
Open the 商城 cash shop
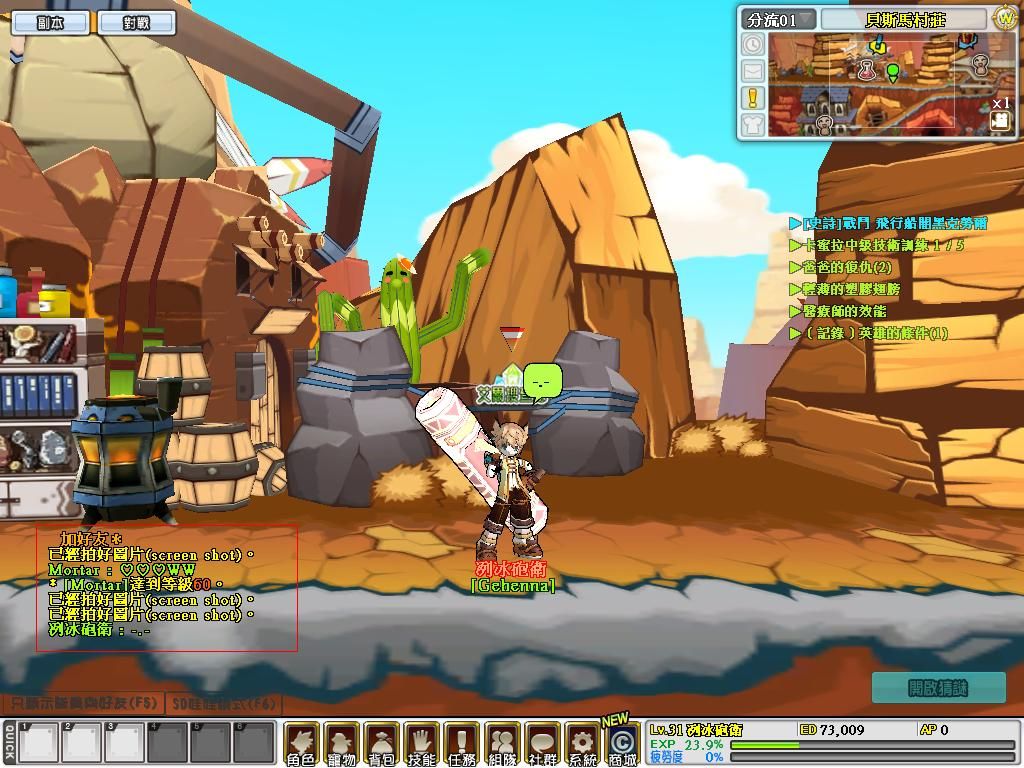(622, 744)
